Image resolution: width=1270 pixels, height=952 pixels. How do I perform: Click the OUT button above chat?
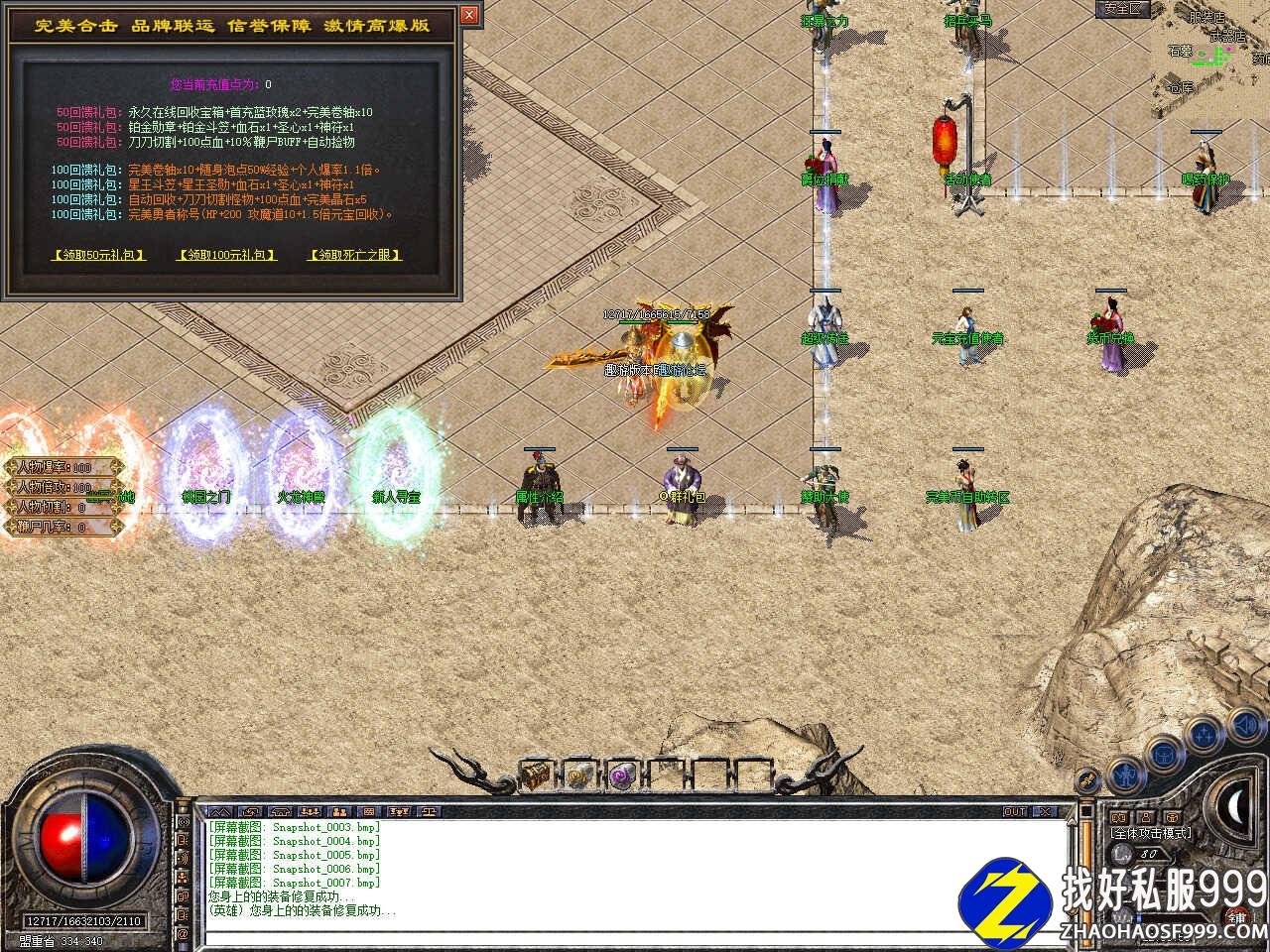pos(1014,811)
